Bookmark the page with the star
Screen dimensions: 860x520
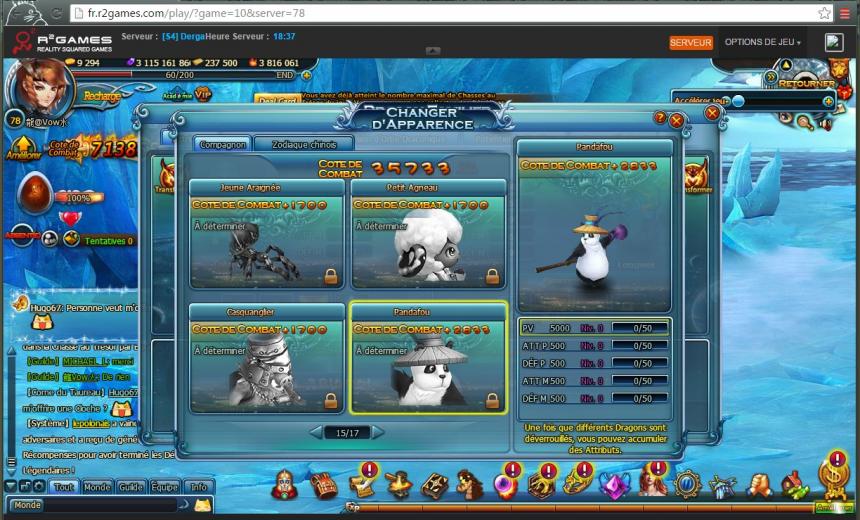click(824, 13)
